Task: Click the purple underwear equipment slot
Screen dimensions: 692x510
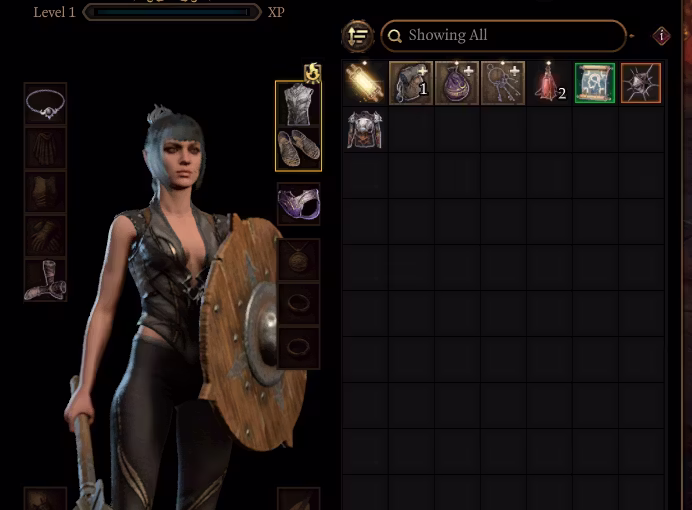Action: [x=298, y=204]
